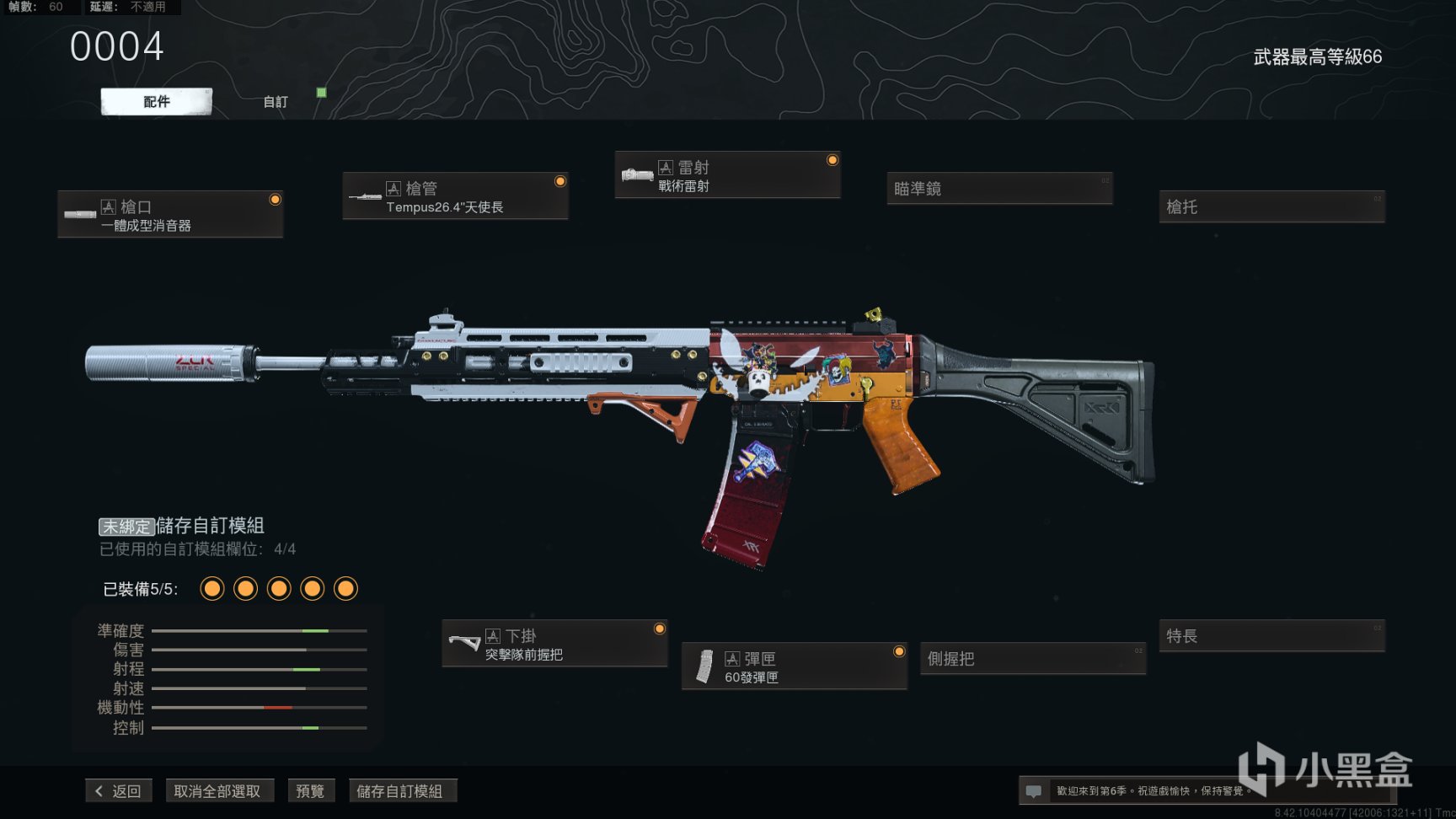Open the 預覽 preview button

[x=310, y=791]
